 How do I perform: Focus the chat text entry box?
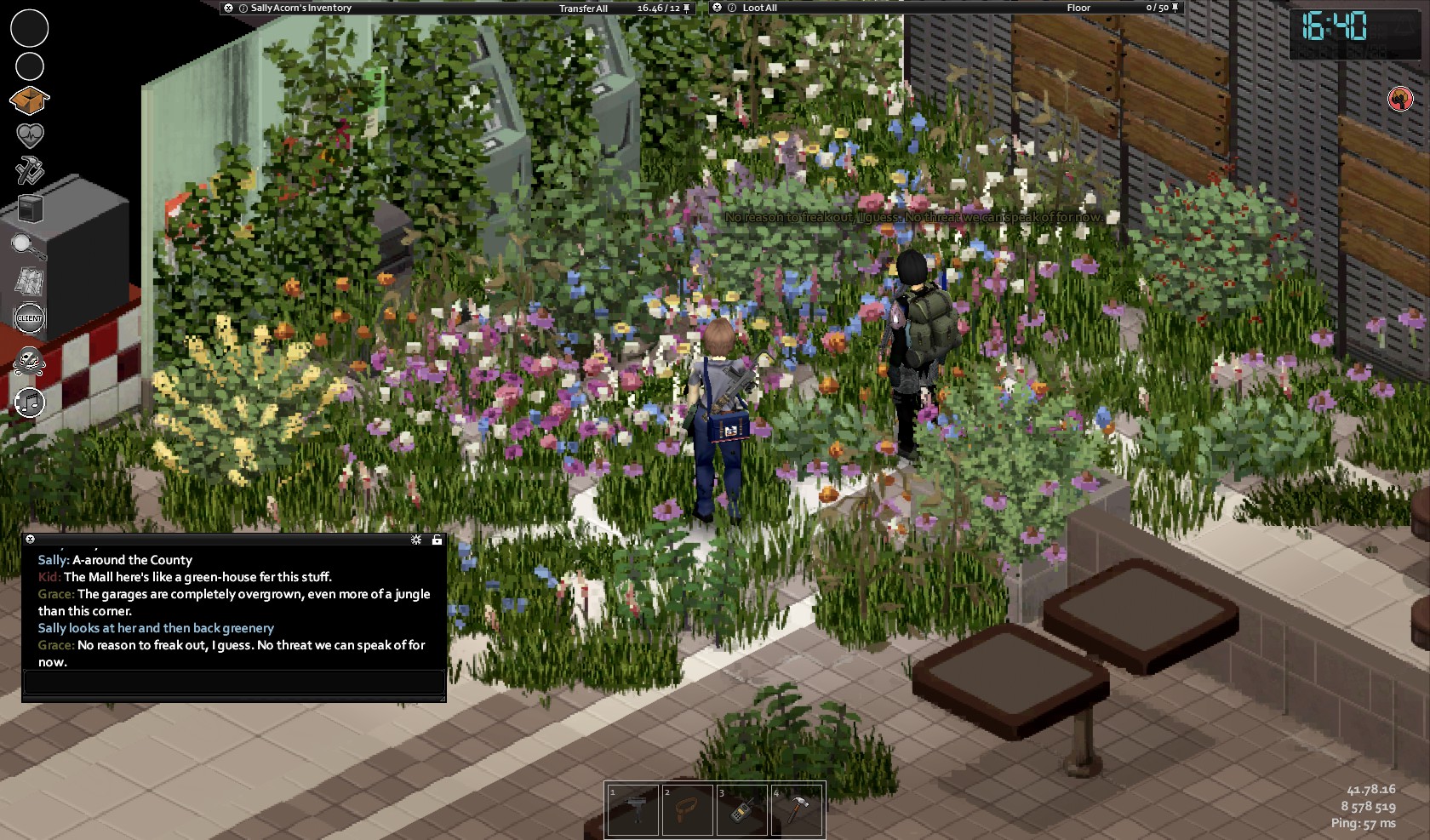233,682
